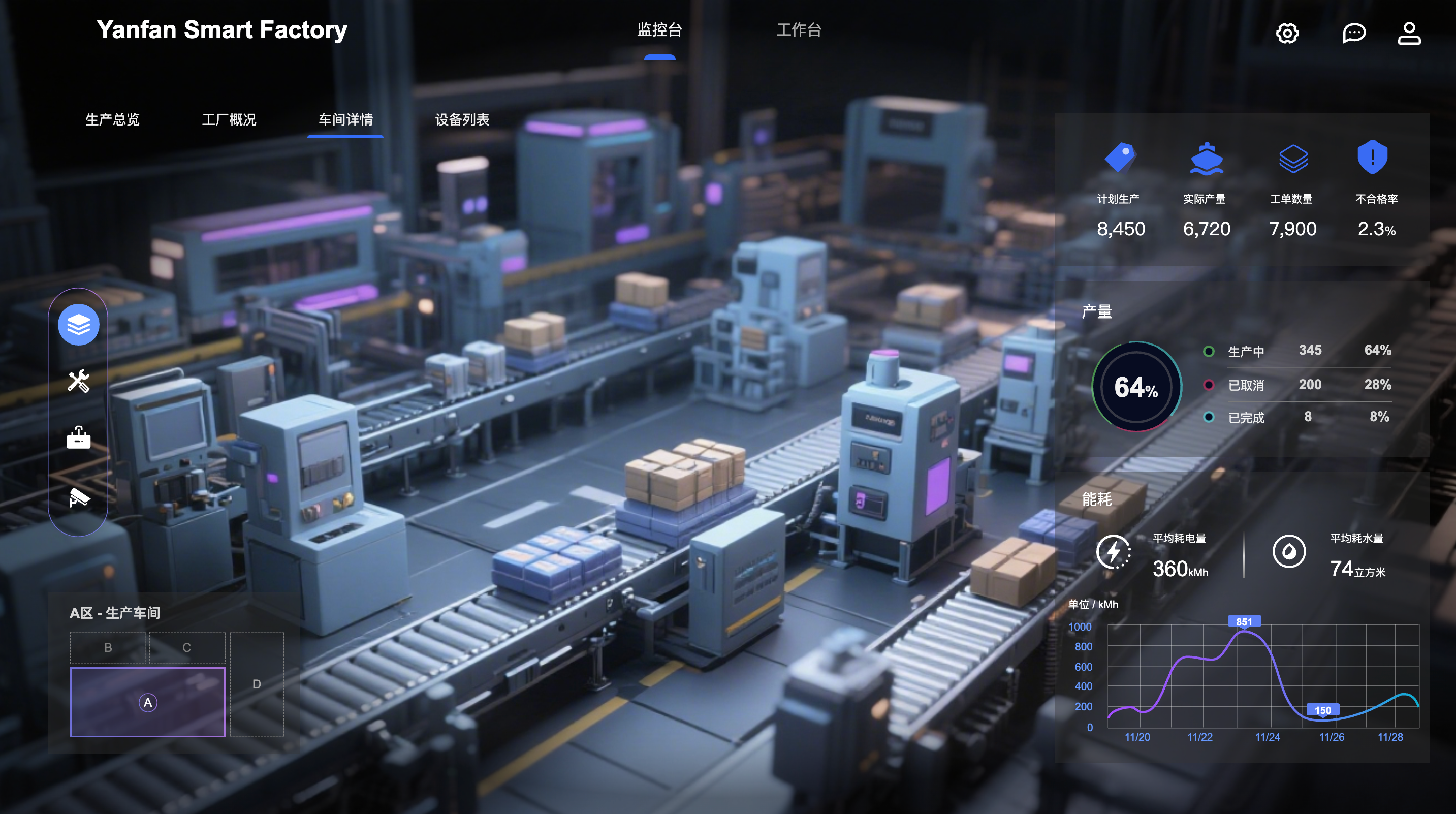Activate the layers sidebar button
The image size is (1456, 814).
click(x=79, y=325)
